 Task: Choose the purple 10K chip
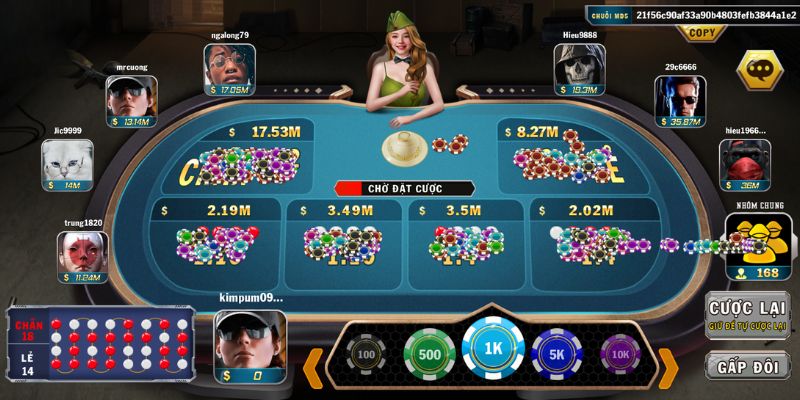(x=620, y=354)
